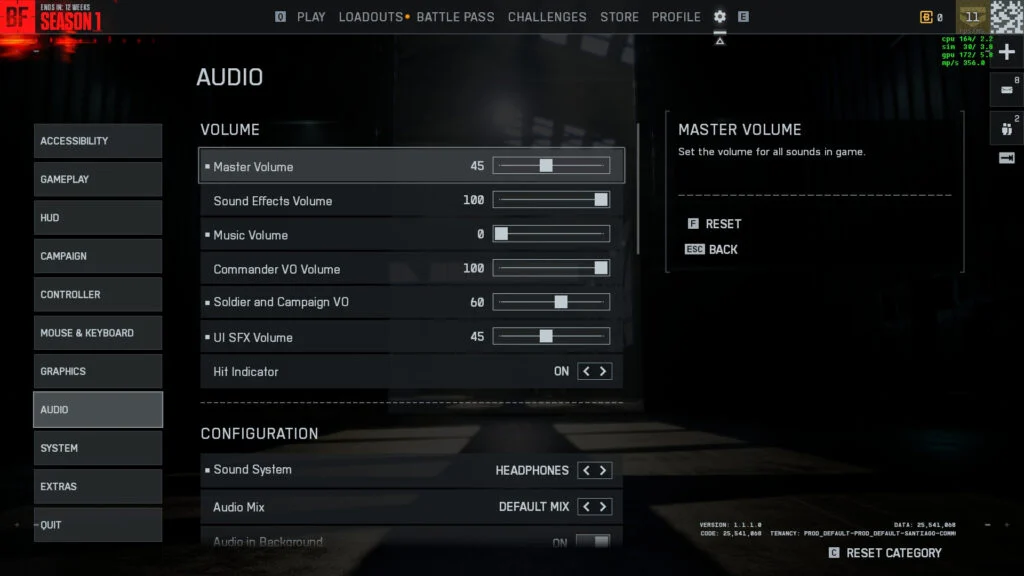
Task: Switch to the Loadouts tab
Action: coord(370,17)
